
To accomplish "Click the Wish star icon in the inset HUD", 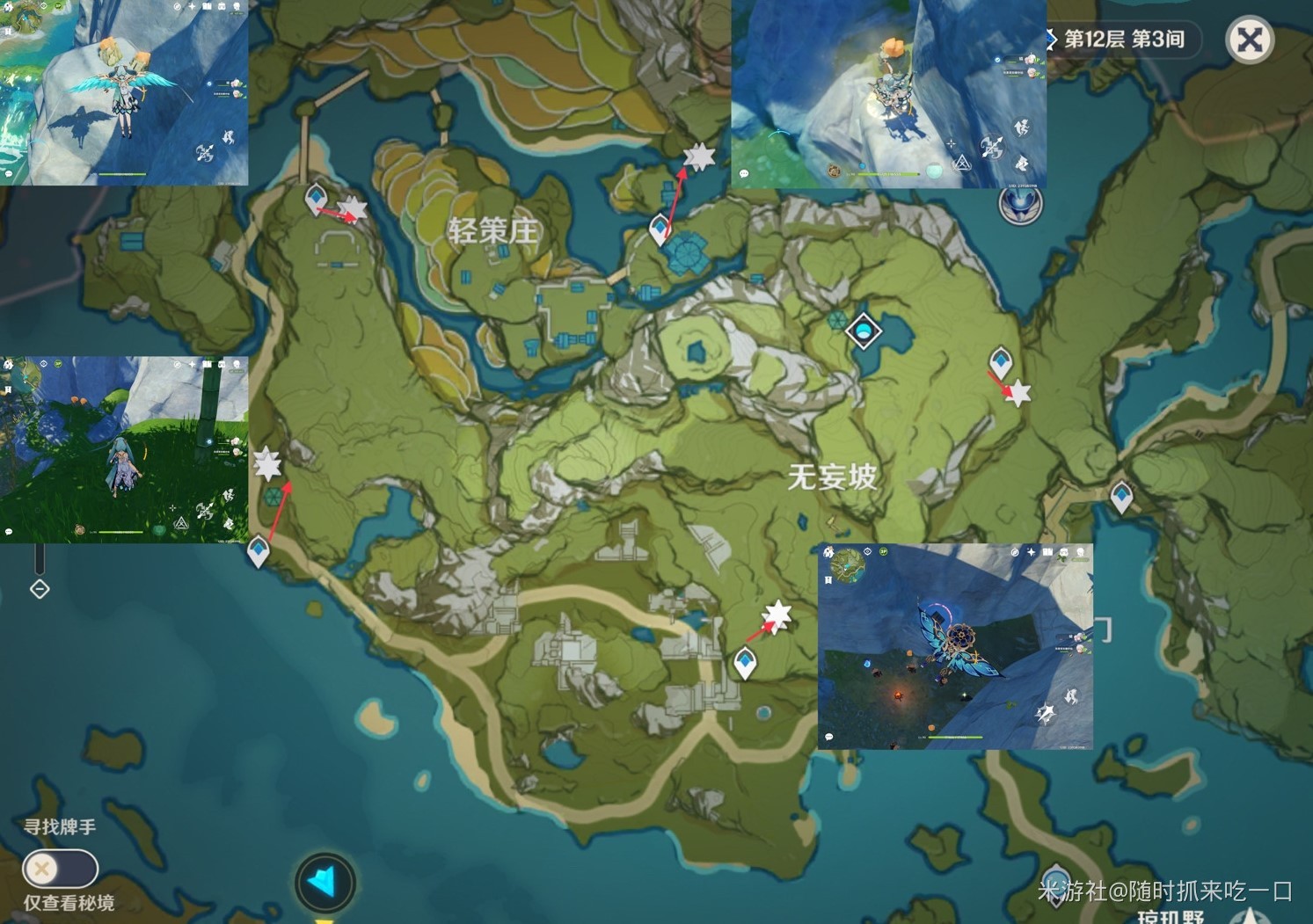I will [1032, 552].
